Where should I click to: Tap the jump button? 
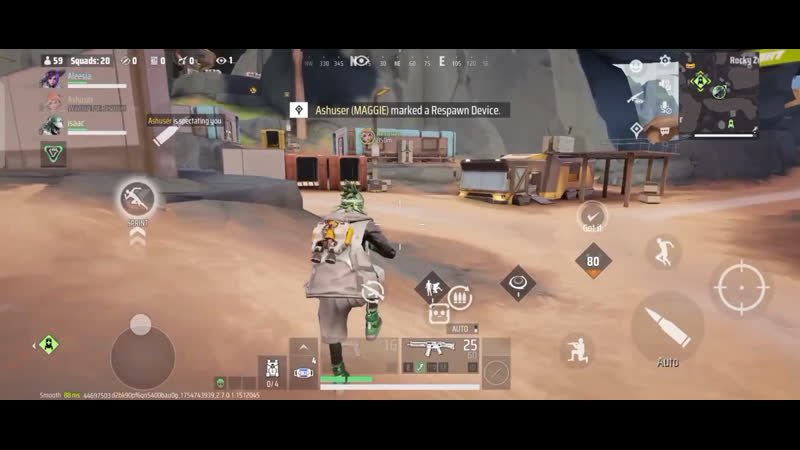click(x=663, y=251)
